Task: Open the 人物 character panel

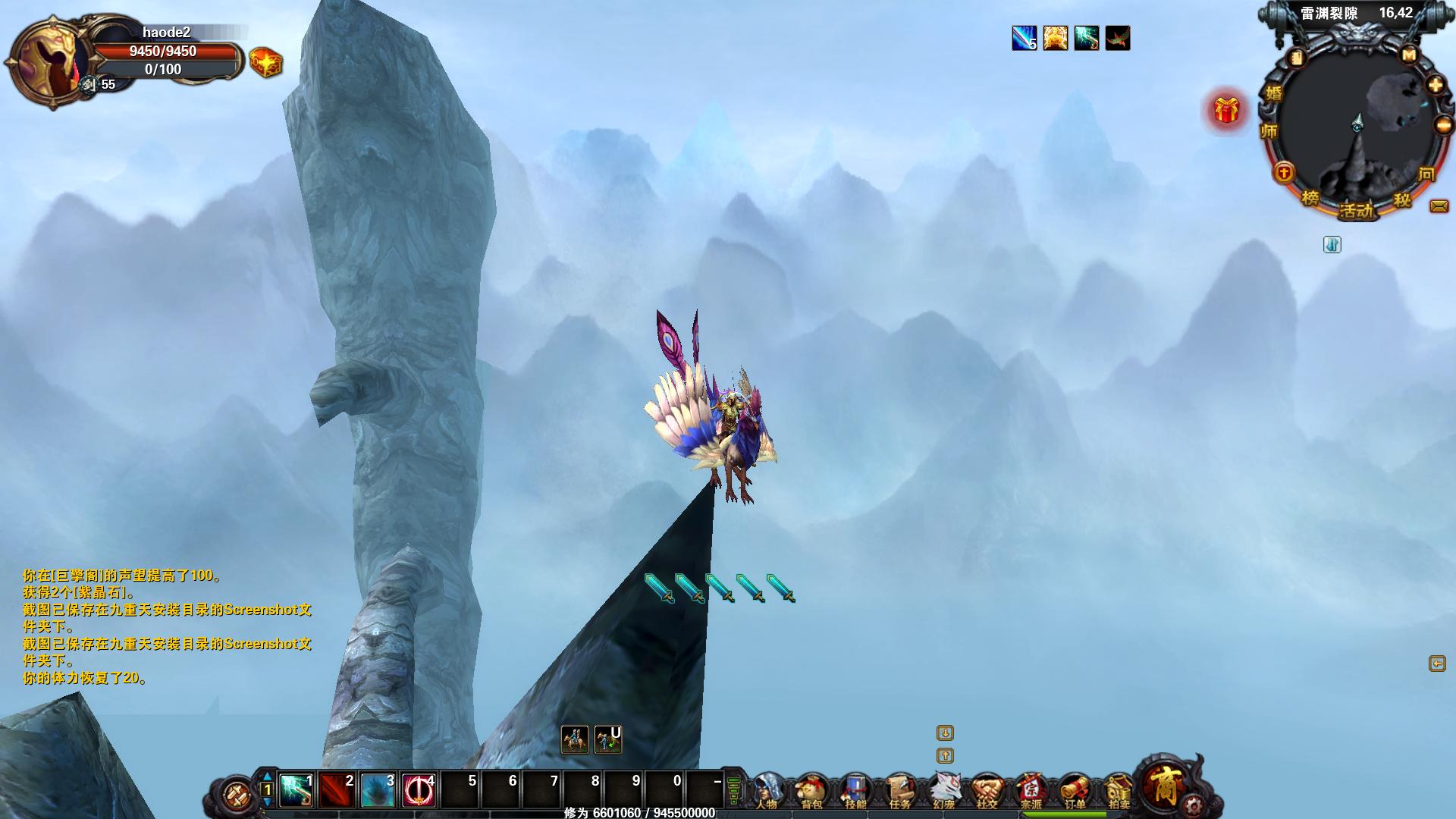Action: pyautogui.click(x=767, y=791)
